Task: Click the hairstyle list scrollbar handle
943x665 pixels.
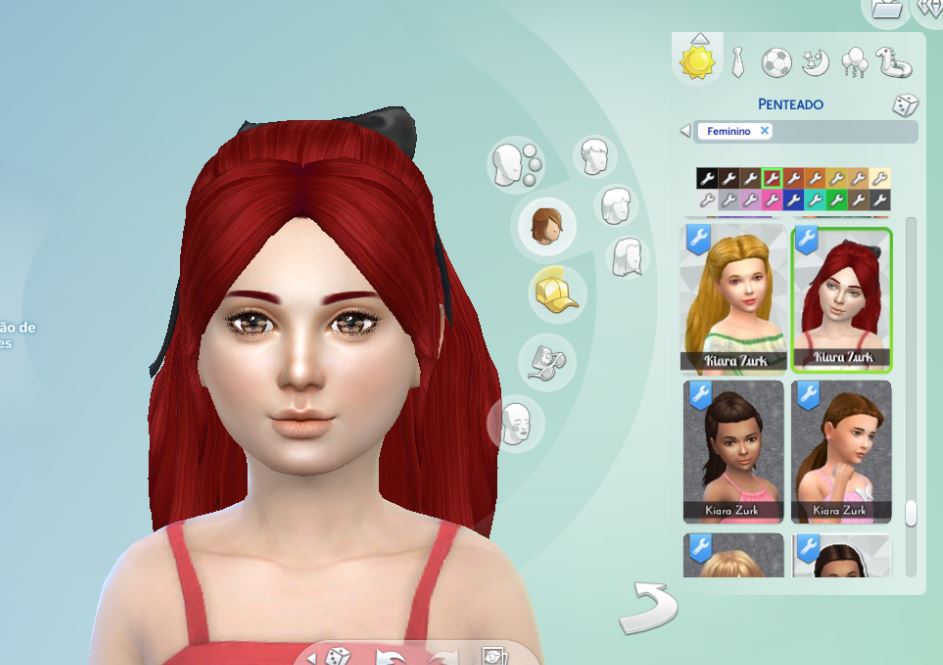Action: tap(910, 513)
